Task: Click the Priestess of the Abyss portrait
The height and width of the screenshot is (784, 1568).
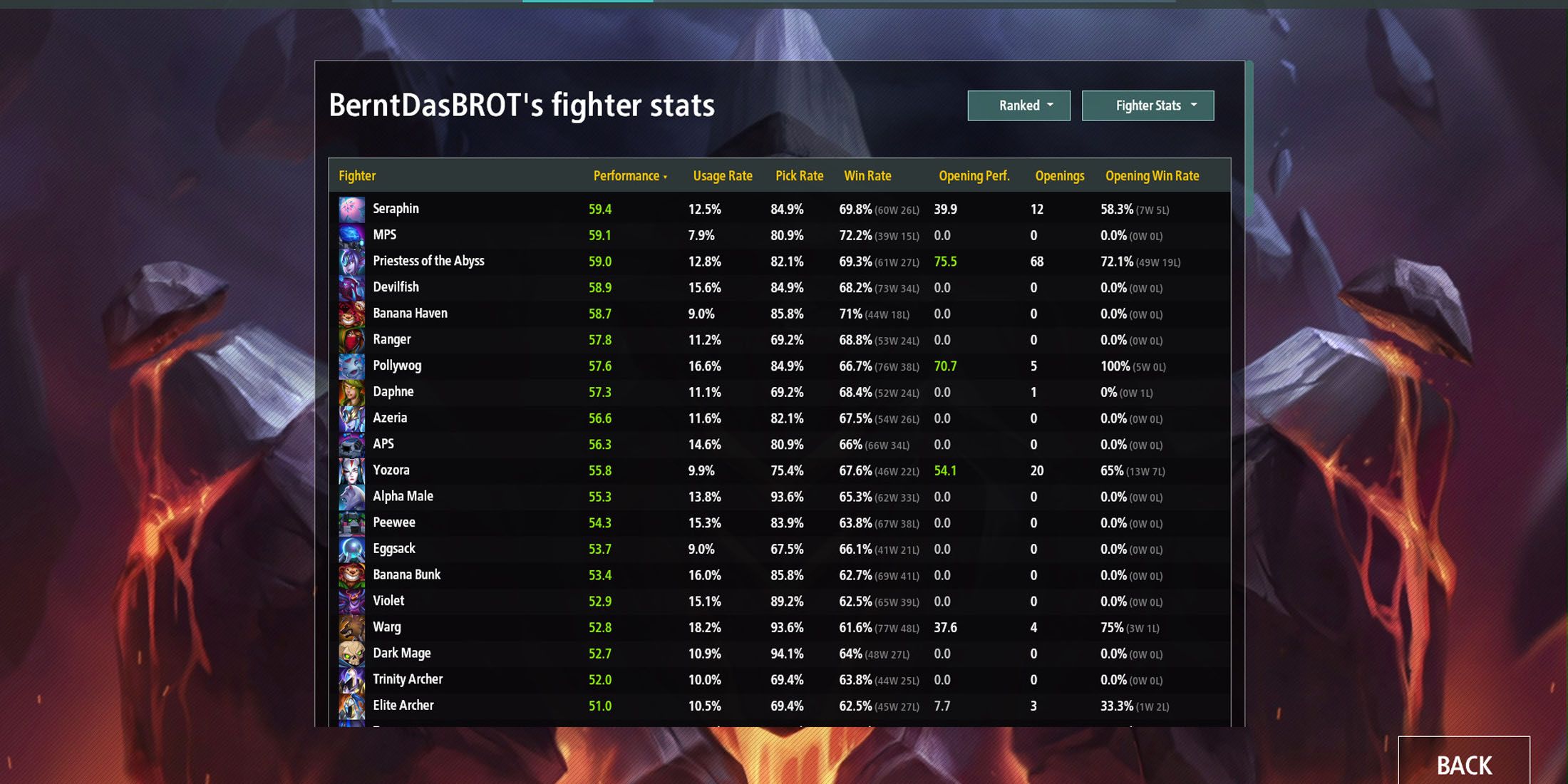Action: click(351, 262)
